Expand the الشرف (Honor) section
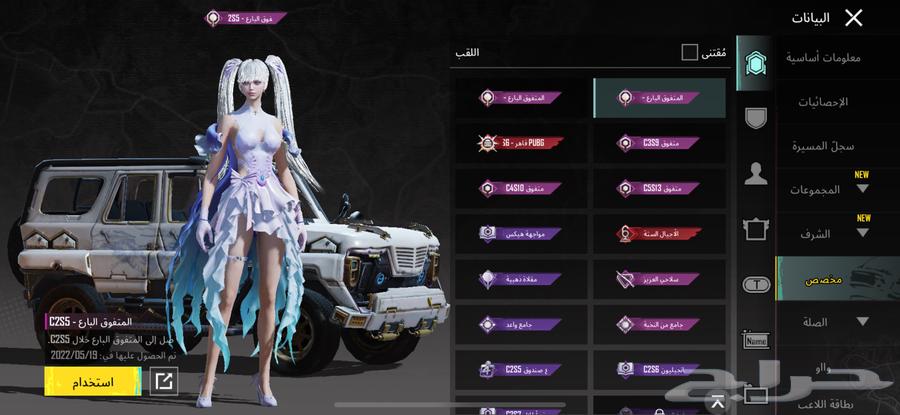This screenshot has height=415, width=900. 830,234
